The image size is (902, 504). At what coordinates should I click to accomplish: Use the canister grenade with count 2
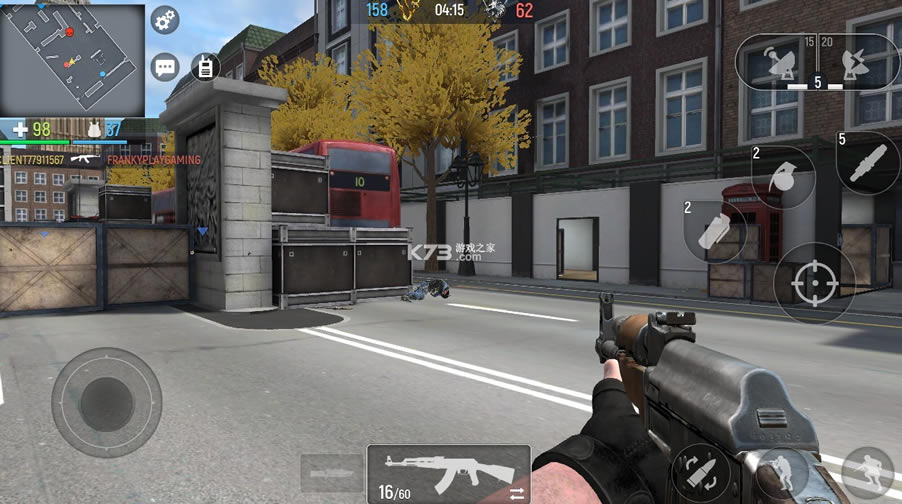714,230
